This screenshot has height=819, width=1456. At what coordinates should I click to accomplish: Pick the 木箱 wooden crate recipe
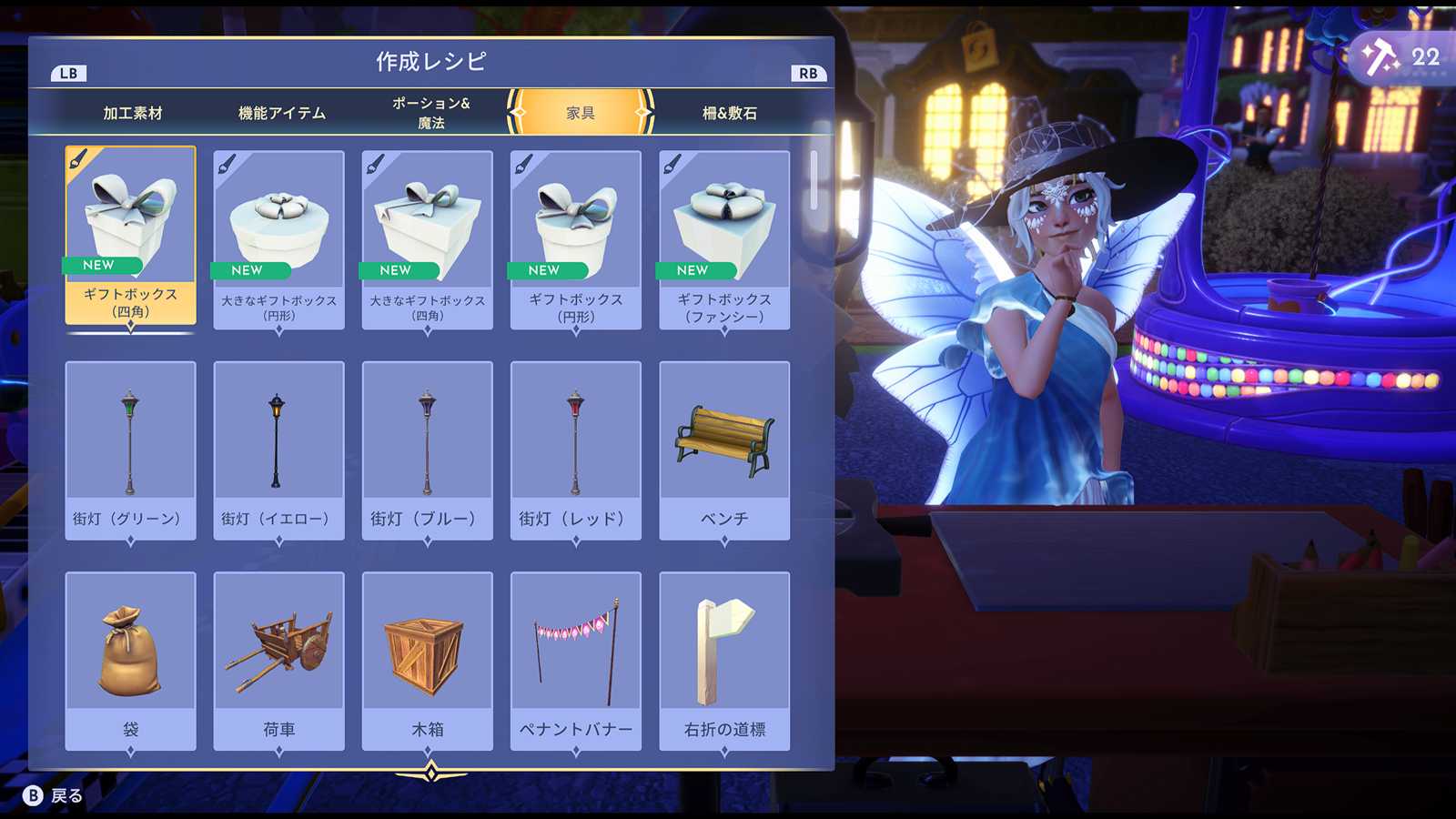428,660
